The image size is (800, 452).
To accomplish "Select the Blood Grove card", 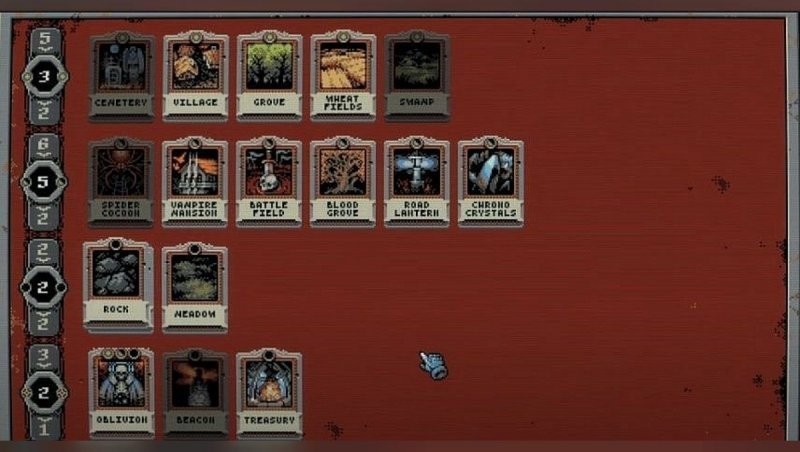I will (x=343, y=181).
